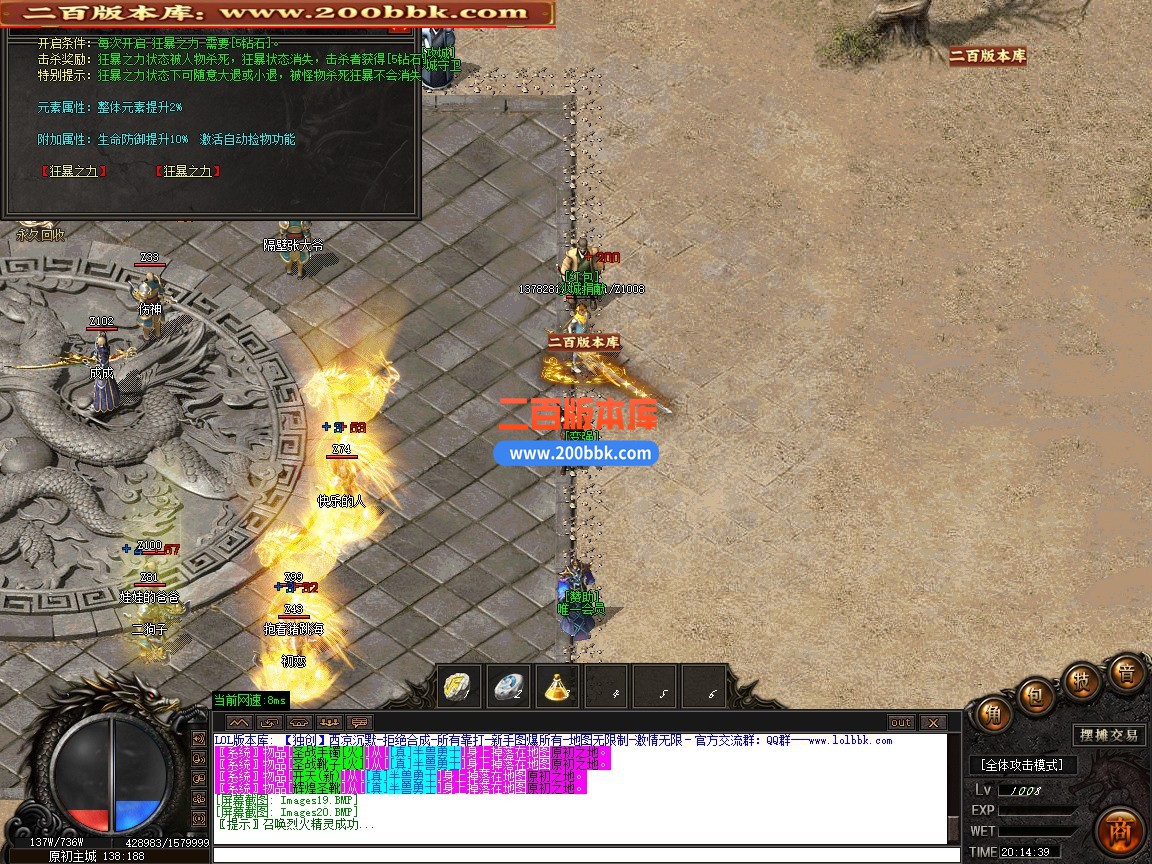Viewport: 1152px width, 864px height.
Task: Open the shop with the large 商 button
Action: click(x=1120, y=829)
